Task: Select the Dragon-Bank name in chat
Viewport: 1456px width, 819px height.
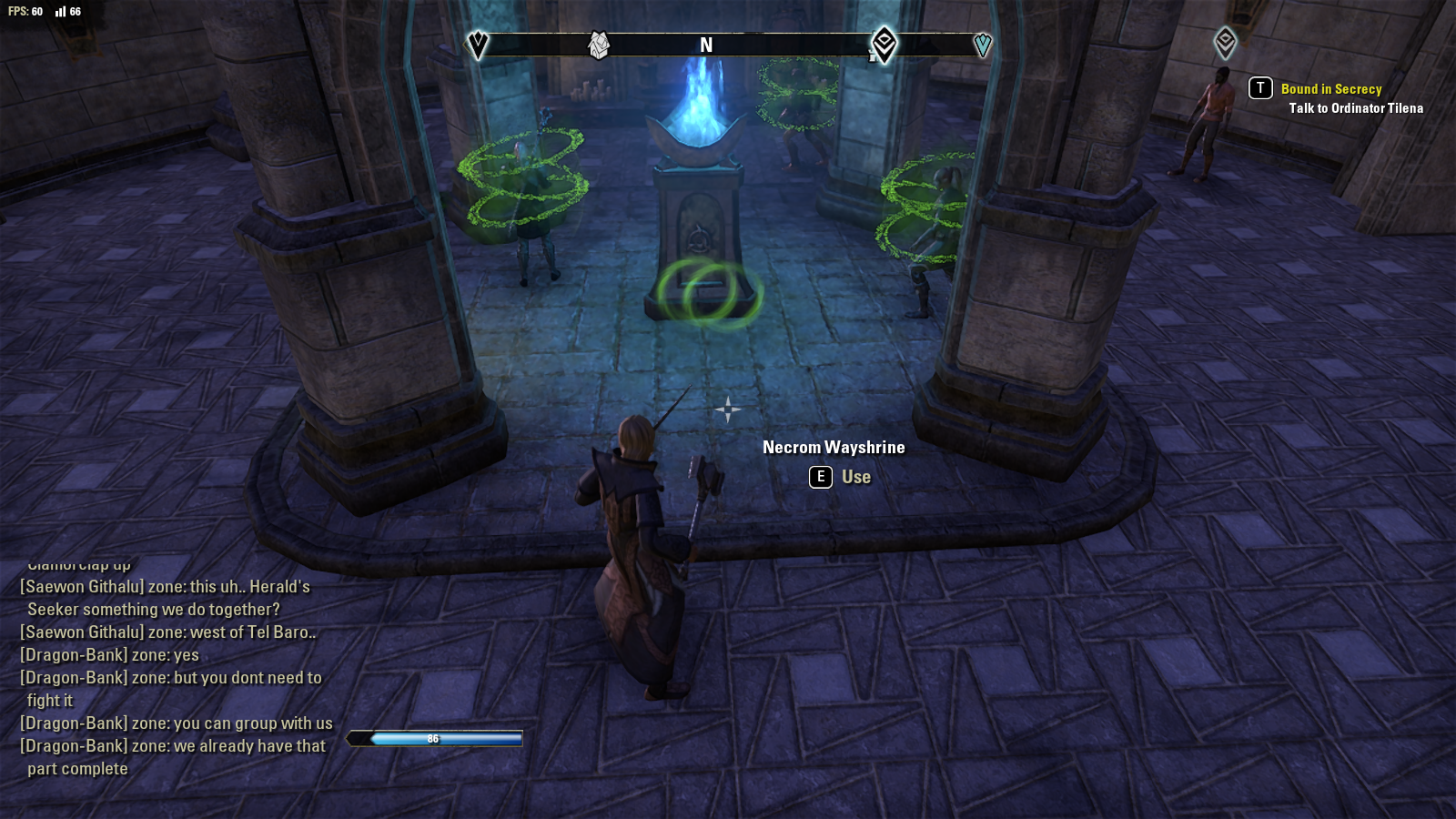Action: coord(73,654)
